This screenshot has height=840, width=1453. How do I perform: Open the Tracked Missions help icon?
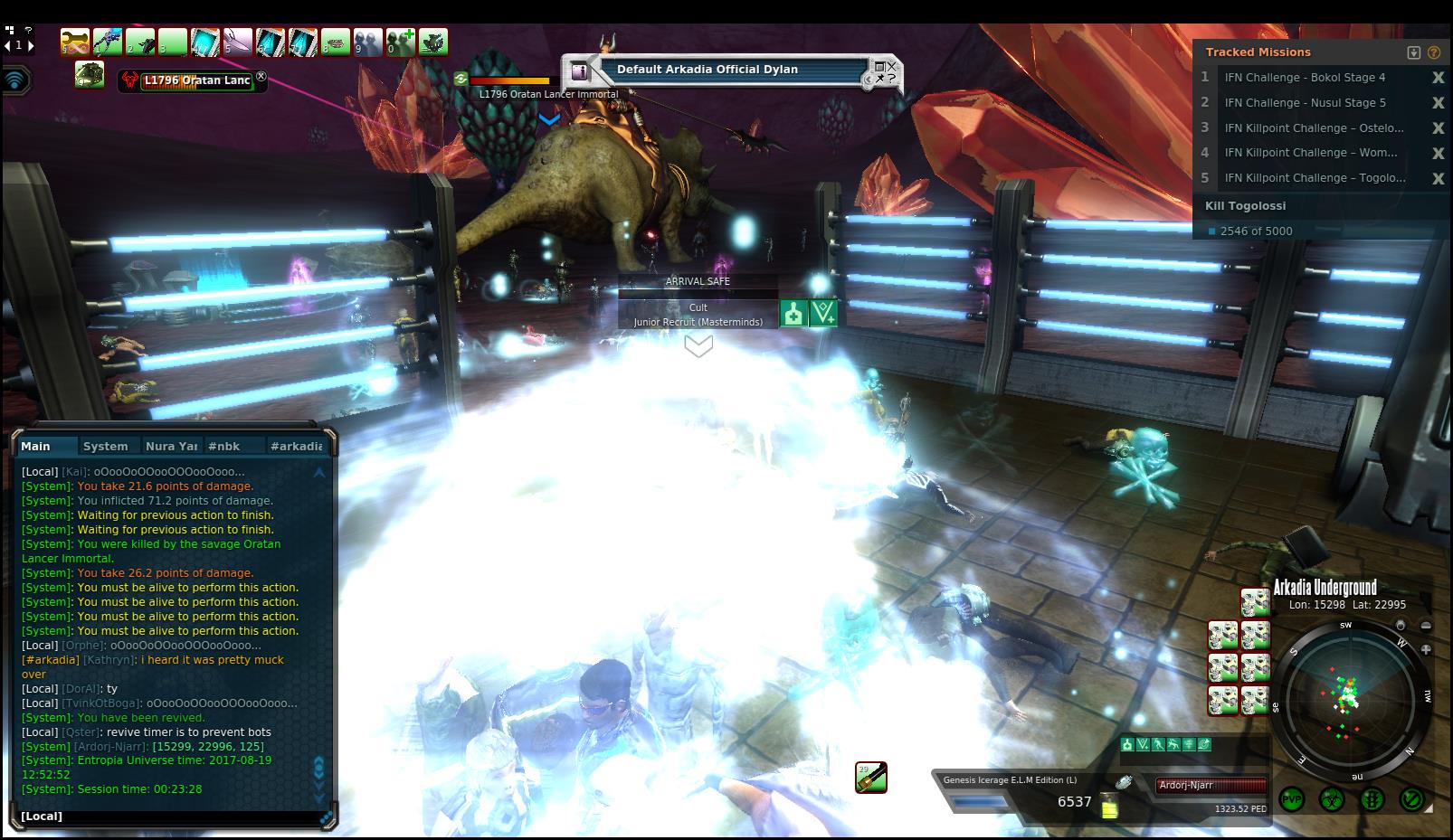(x=1434, y=52)
